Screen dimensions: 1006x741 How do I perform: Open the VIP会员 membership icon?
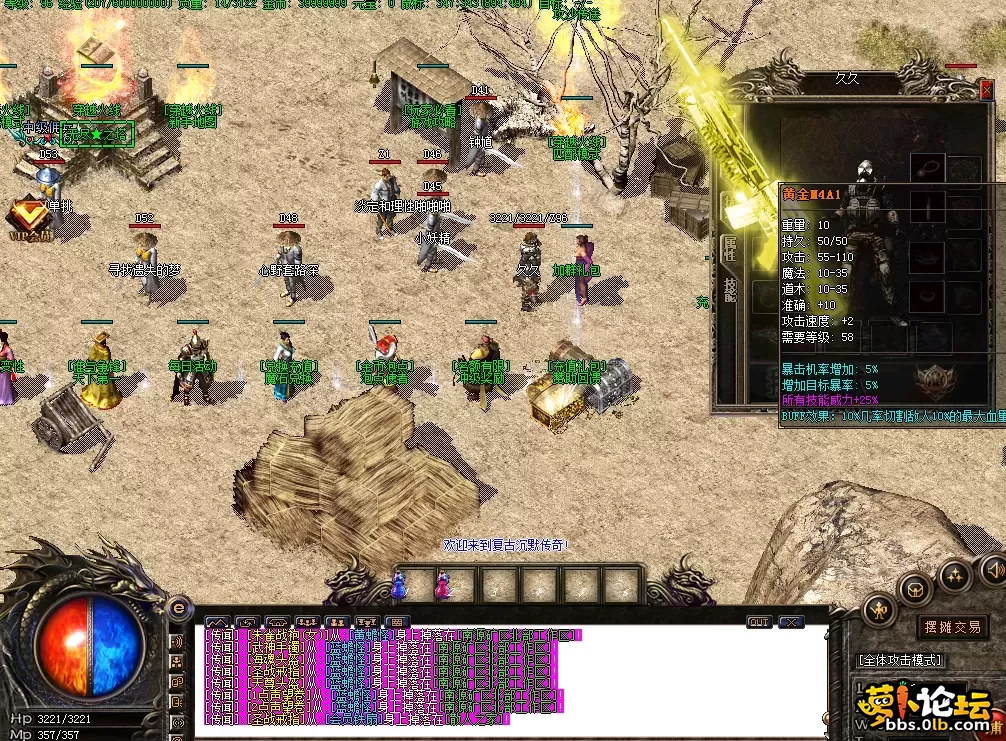28,214
